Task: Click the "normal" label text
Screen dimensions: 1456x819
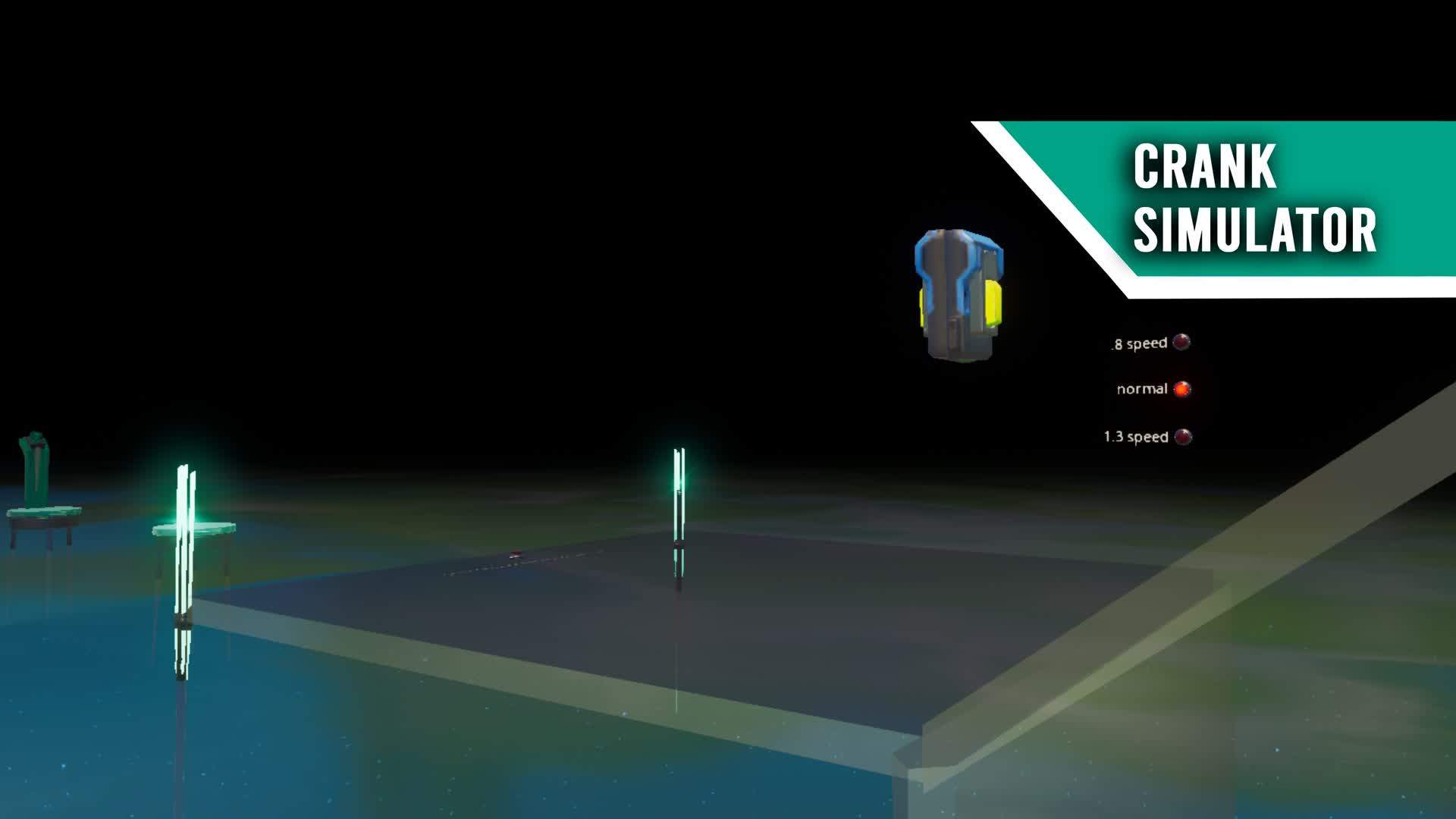Action: point(1141,390)
